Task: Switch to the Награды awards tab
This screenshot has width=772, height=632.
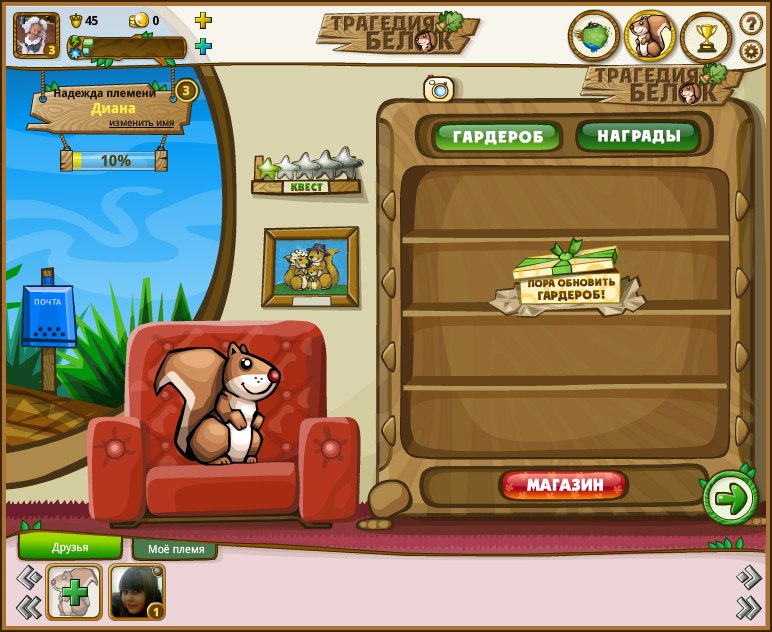Action: [637, 135]
